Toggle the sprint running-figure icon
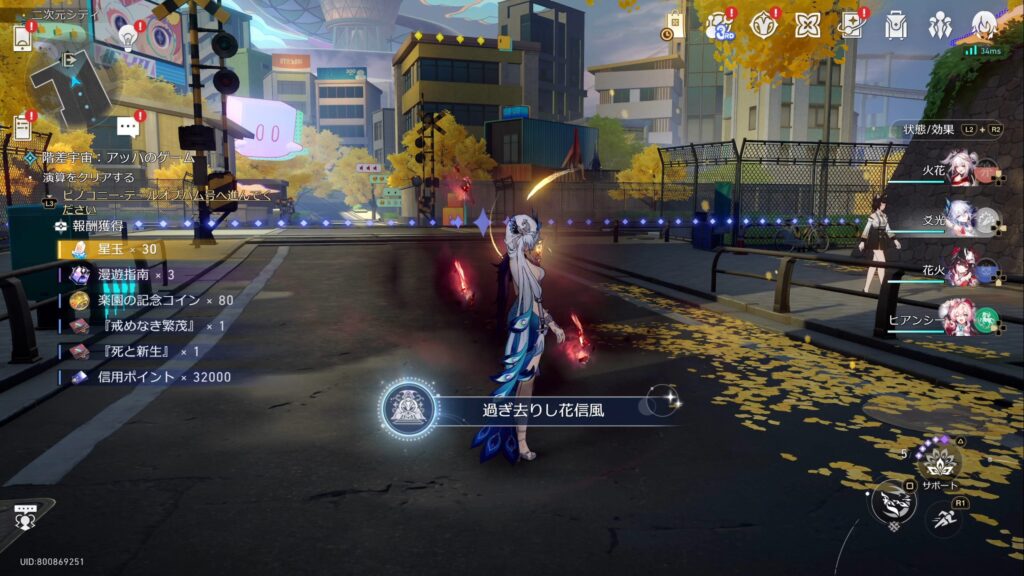The height and width of the screenshot is (576, 1024). 944,518
